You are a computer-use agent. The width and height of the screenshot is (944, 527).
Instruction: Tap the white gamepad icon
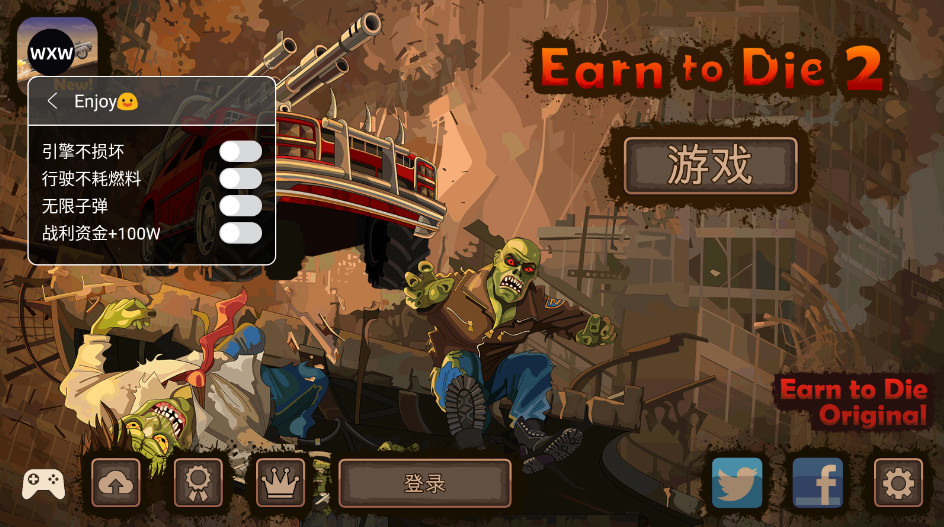click(43, 484)
